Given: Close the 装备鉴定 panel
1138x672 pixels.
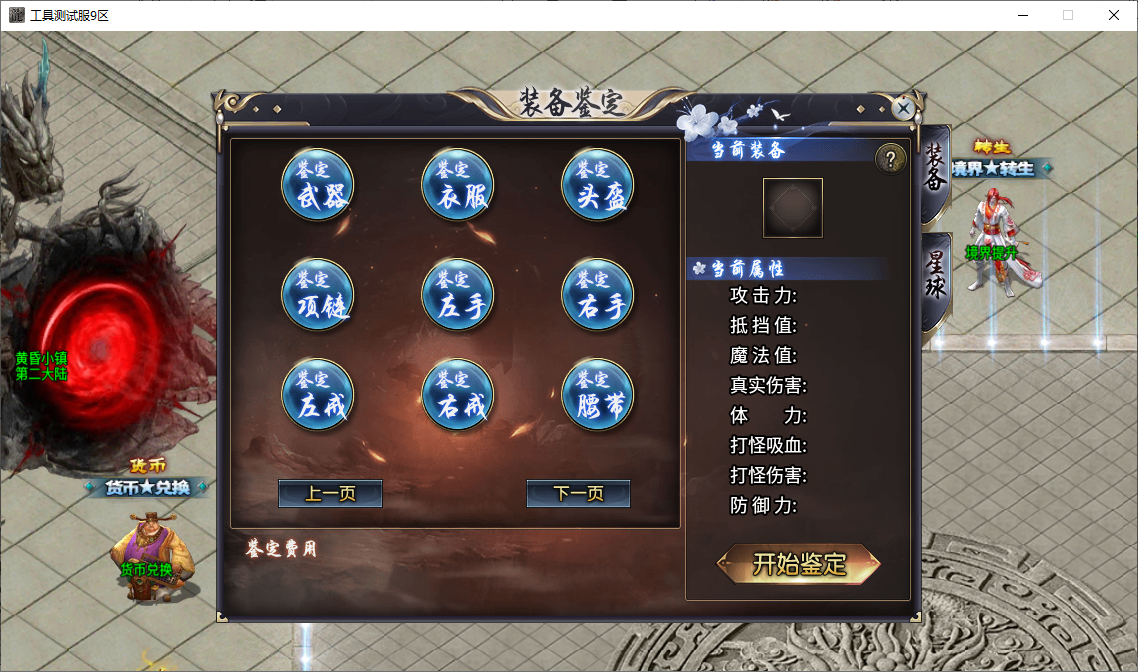Looking at the screenshot, I should pos(904,108).
